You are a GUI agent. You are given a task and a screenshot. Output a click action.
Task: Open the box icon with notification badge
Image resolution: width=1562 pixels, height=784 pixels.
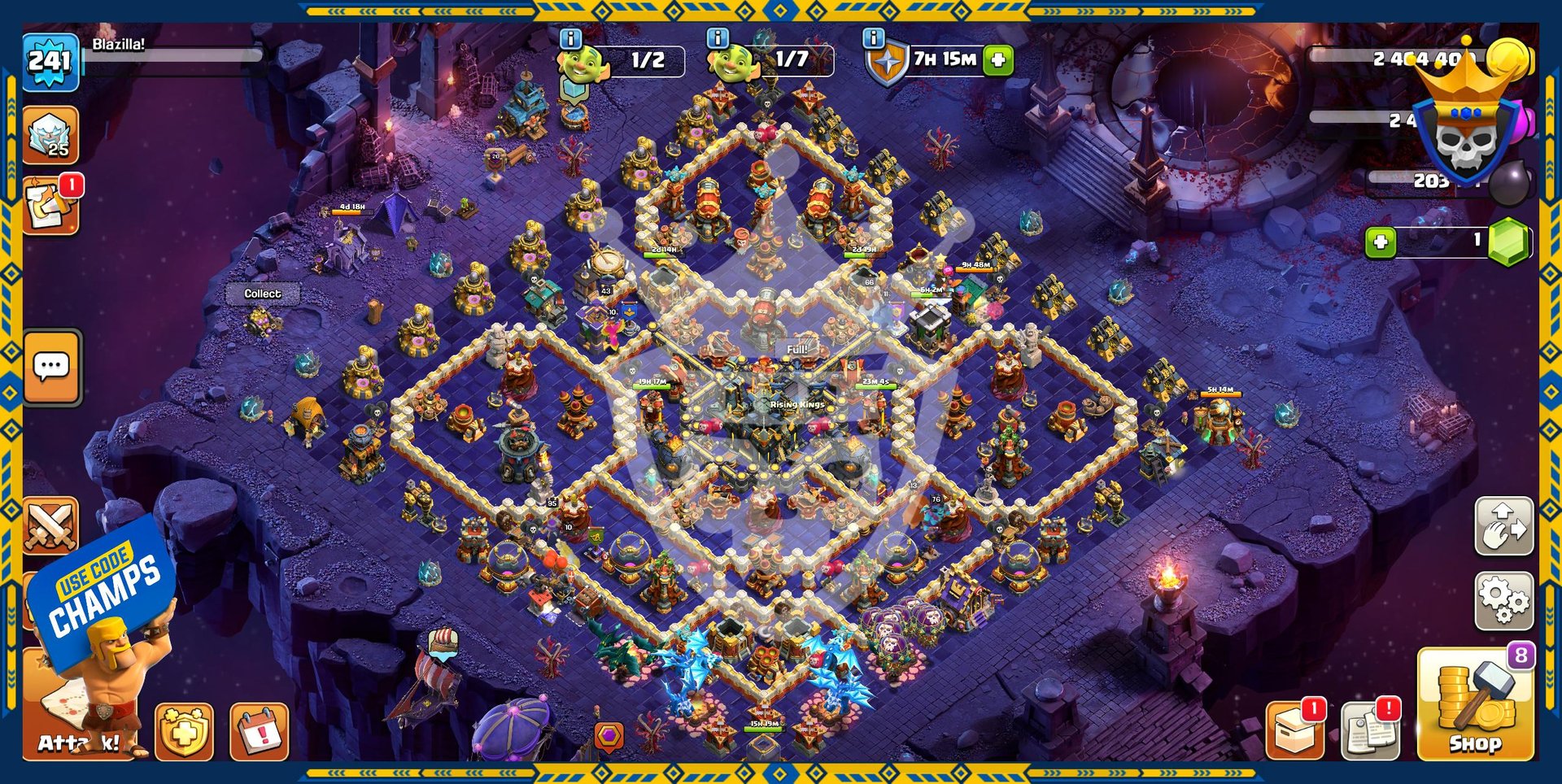coord(1294,729)
